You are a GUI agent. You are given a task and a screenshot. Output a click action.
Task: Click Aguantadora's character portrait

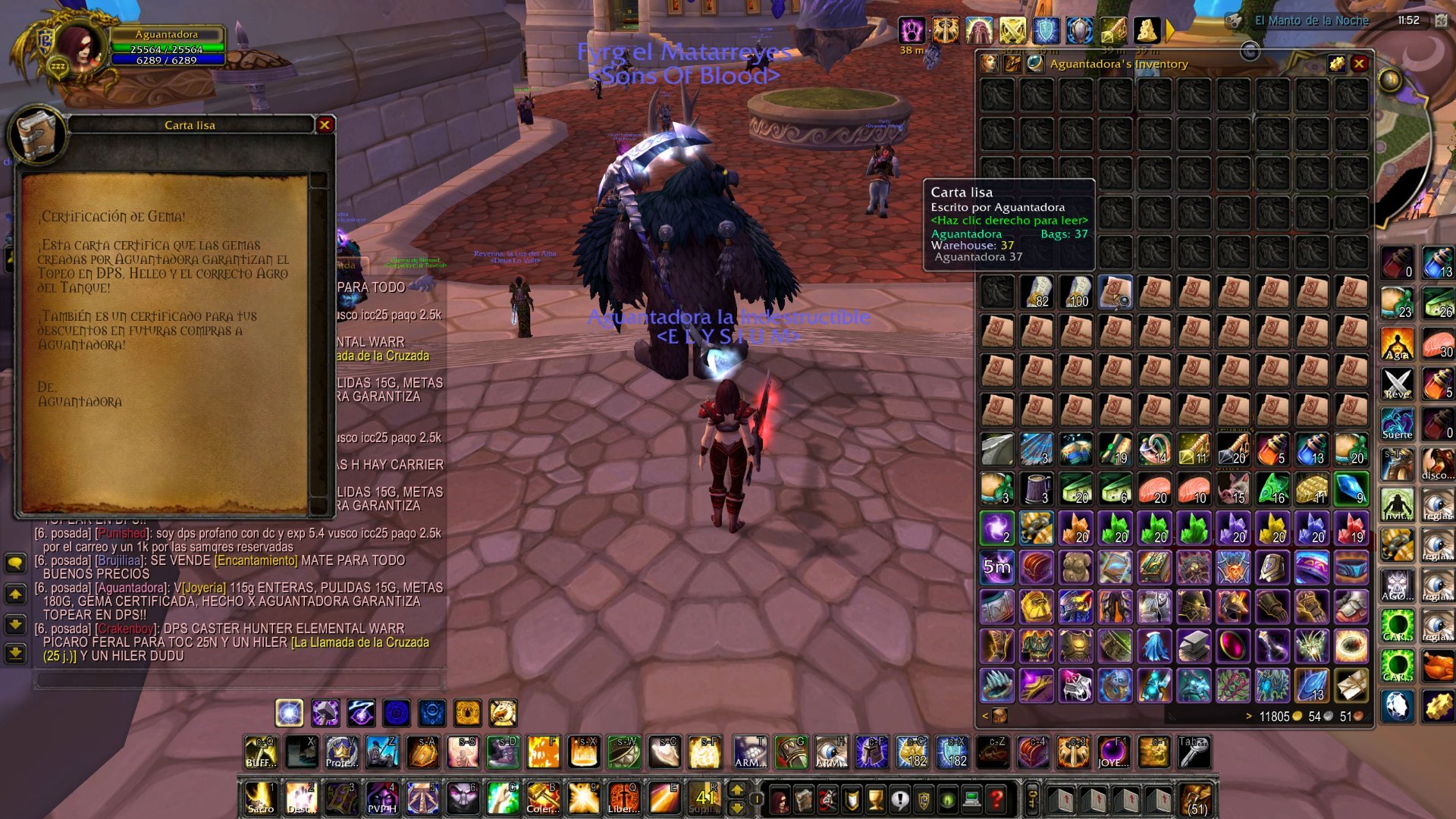(76, 49)
